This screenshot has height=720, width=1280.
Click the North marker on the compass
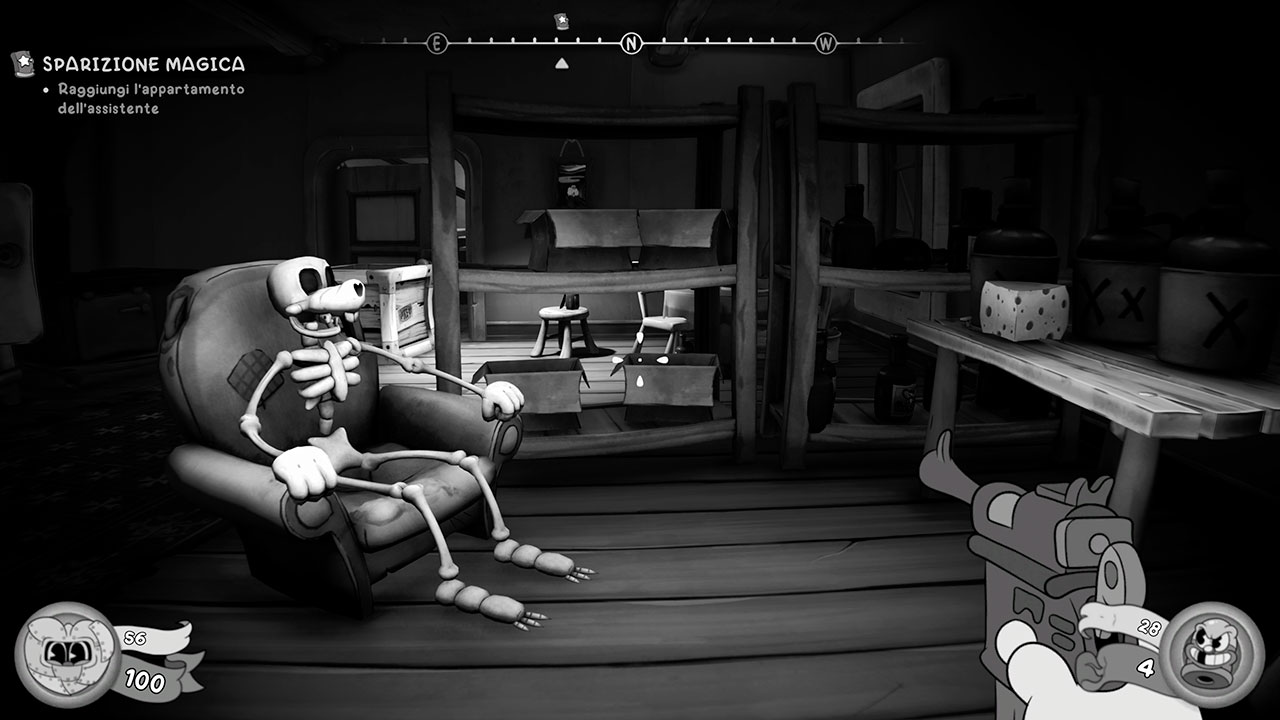tap(631, 43)
